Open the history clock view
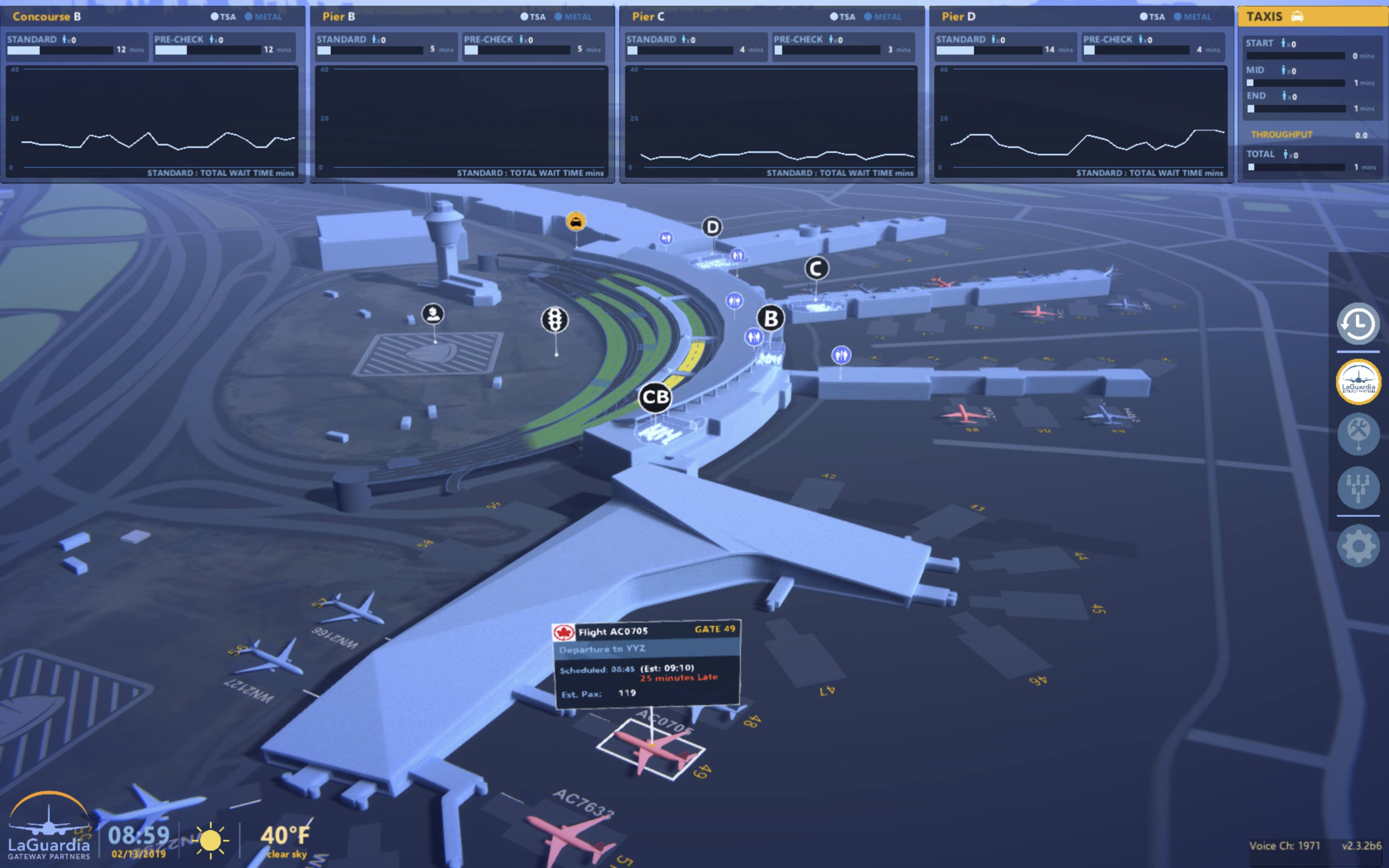The width and height of the screenshot is (1389, 868). pyautogui.click(x=1358, y=324)
